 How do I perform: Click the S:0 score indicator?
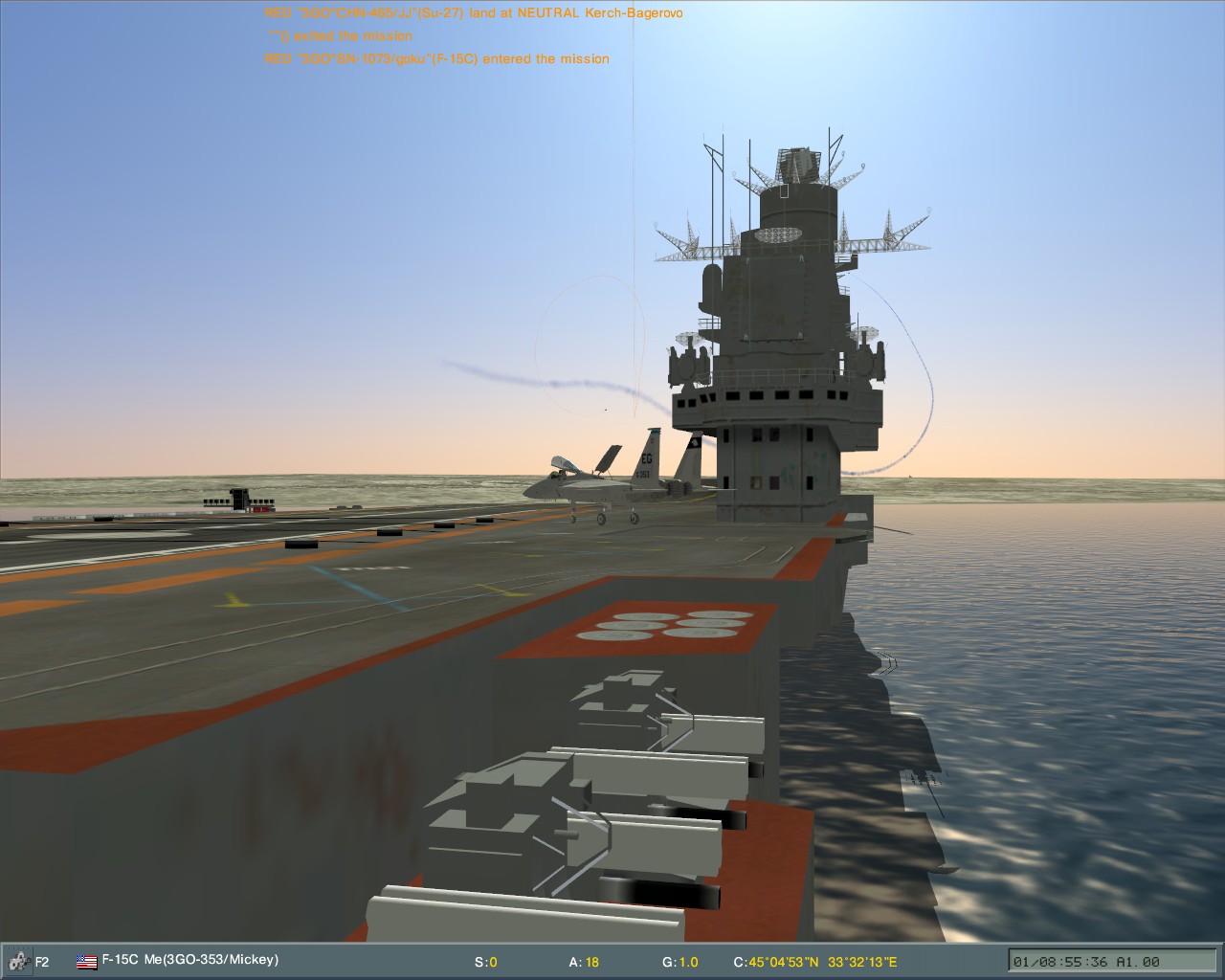[x=486, y=963]
